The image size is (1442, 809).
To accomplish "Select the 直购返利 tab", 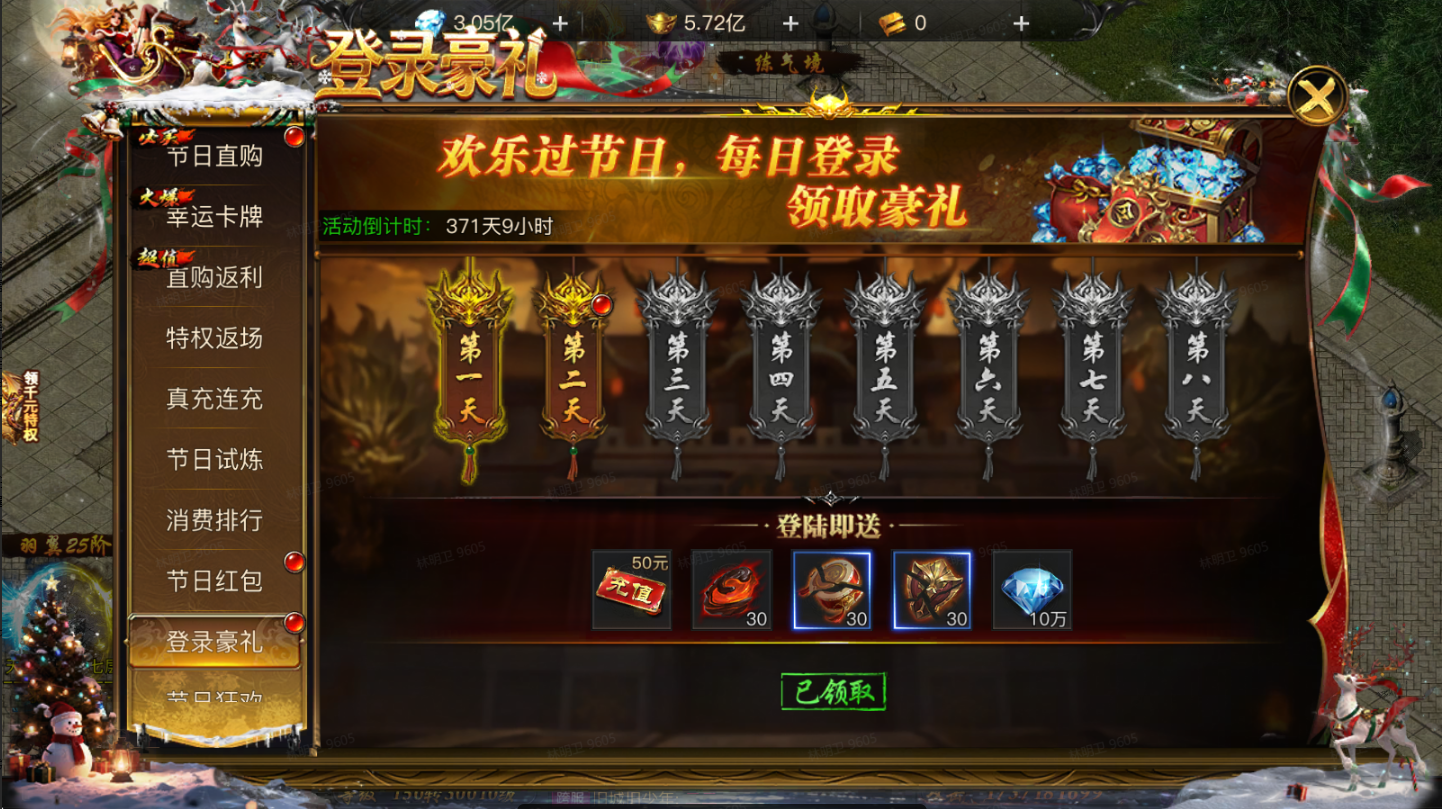I will pos(214,278).
